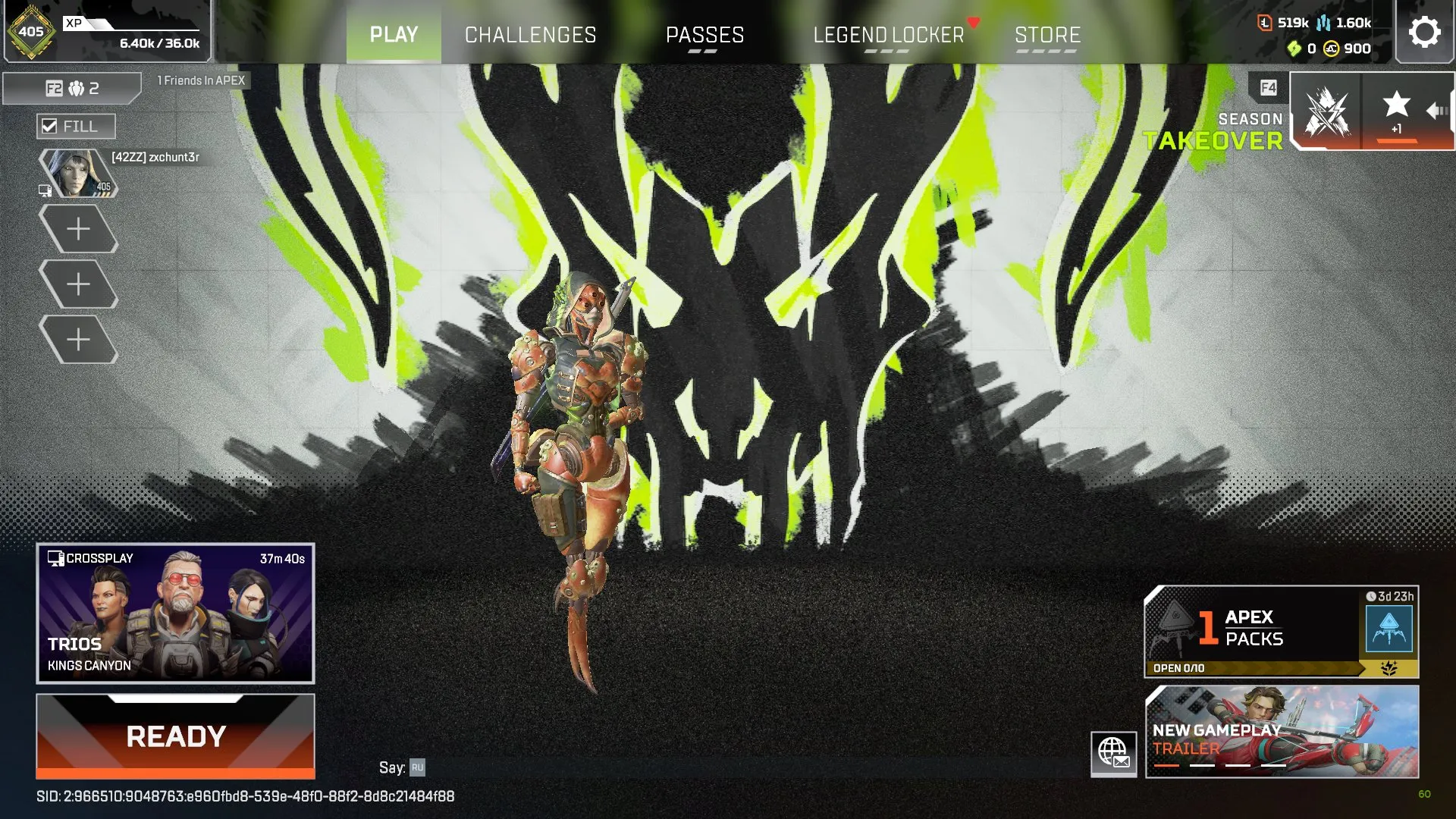1456x819 pixels.
Task: Click the PC platform icon beside zxchunt3r
Action: pos(43,191)
